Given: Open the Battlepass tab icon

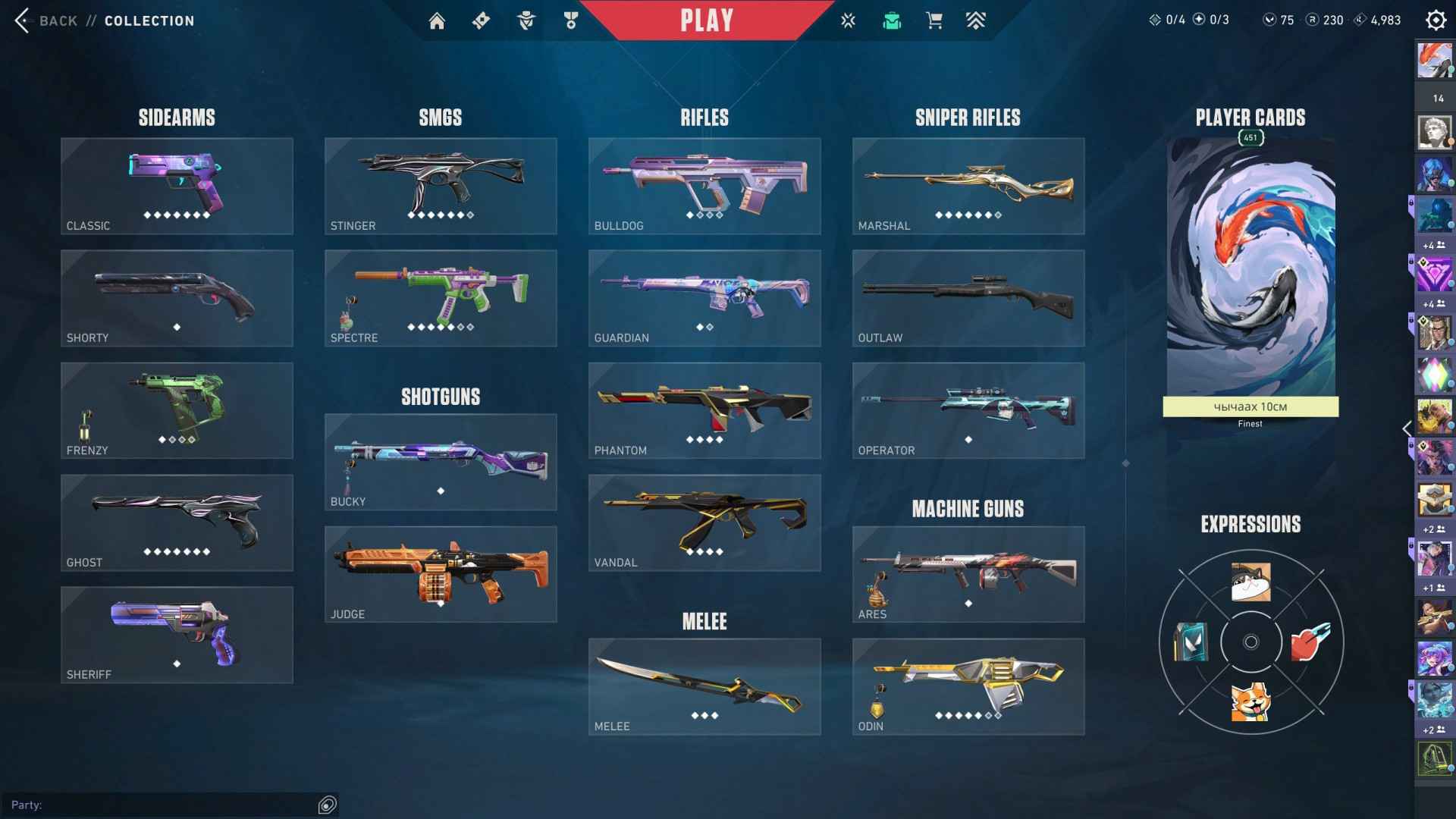Looking at the screenshot, I should tap(482, 20).
